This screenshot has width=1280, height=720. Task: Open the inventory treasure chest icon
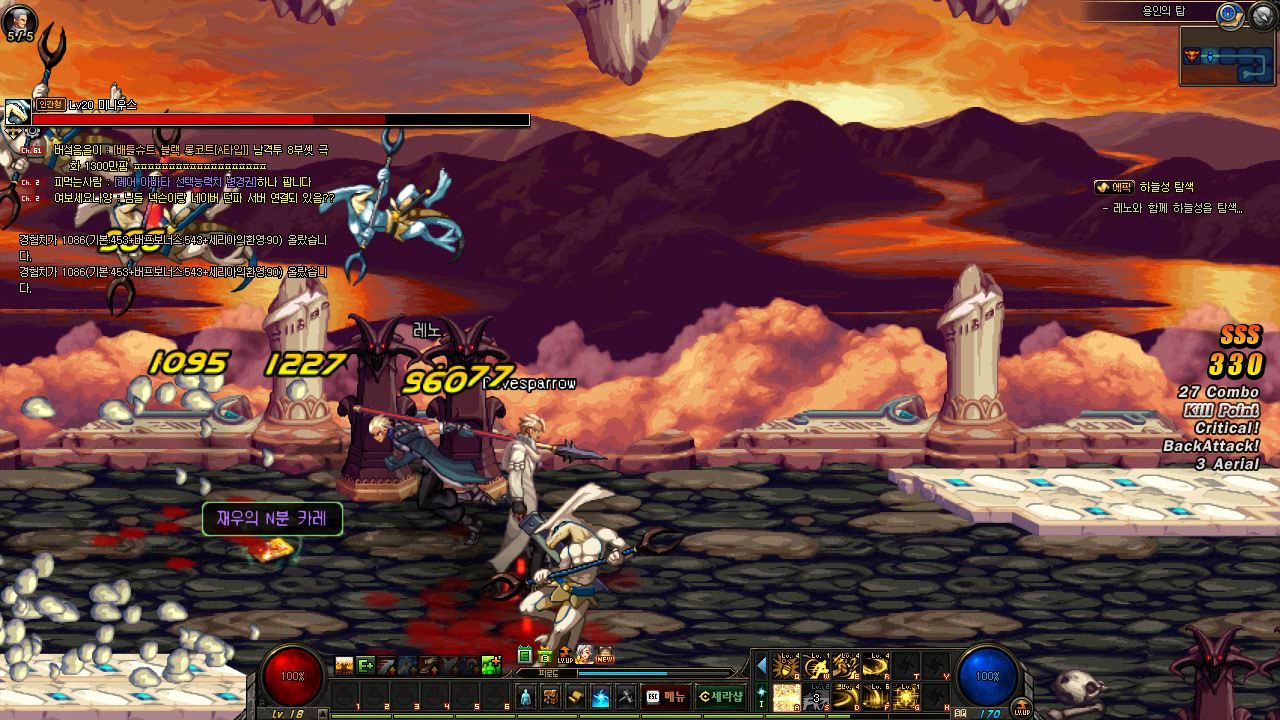tap(551, 696)
